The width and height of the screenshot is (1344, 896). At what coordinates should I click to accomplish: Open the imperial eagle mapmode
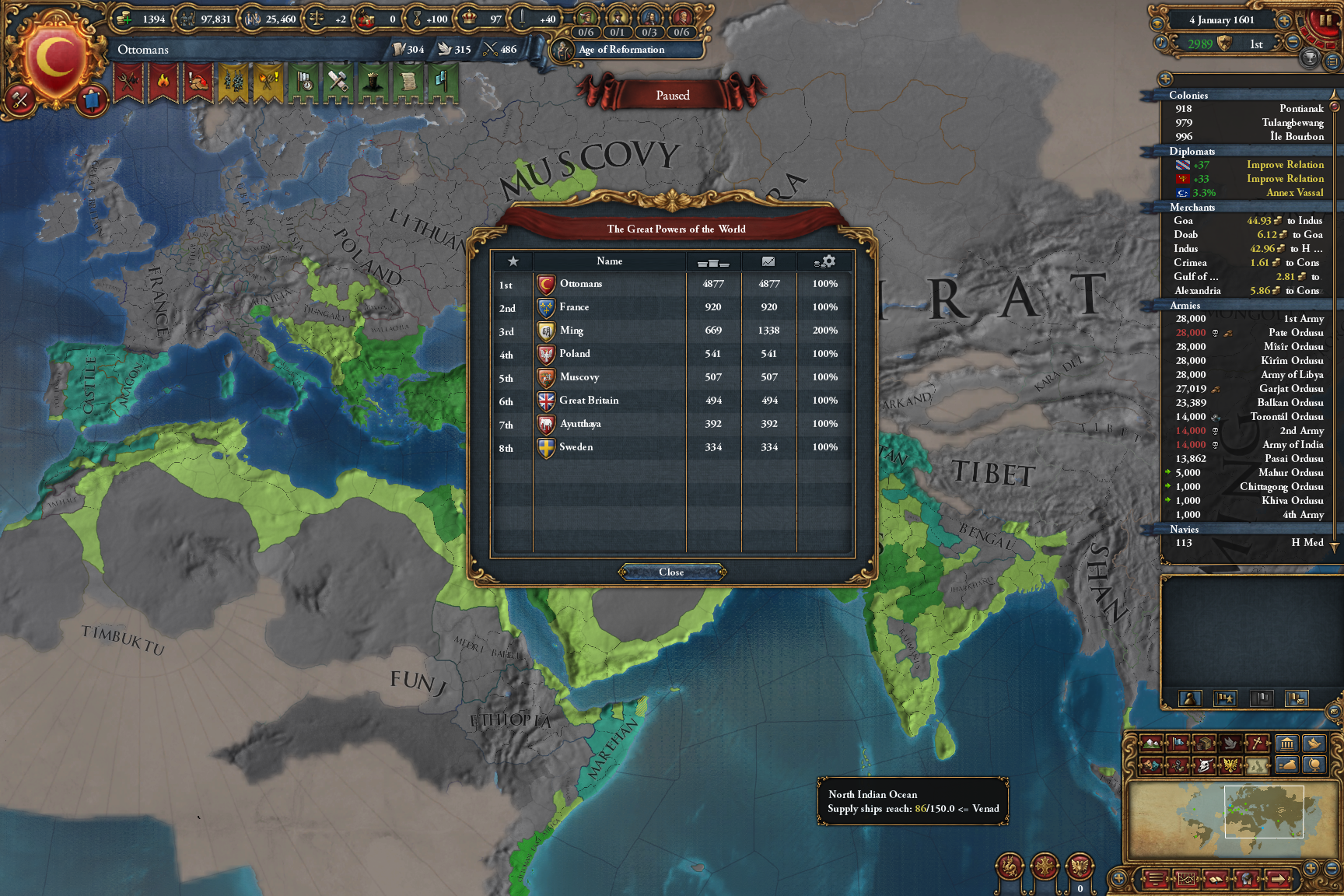point(1230,767)
